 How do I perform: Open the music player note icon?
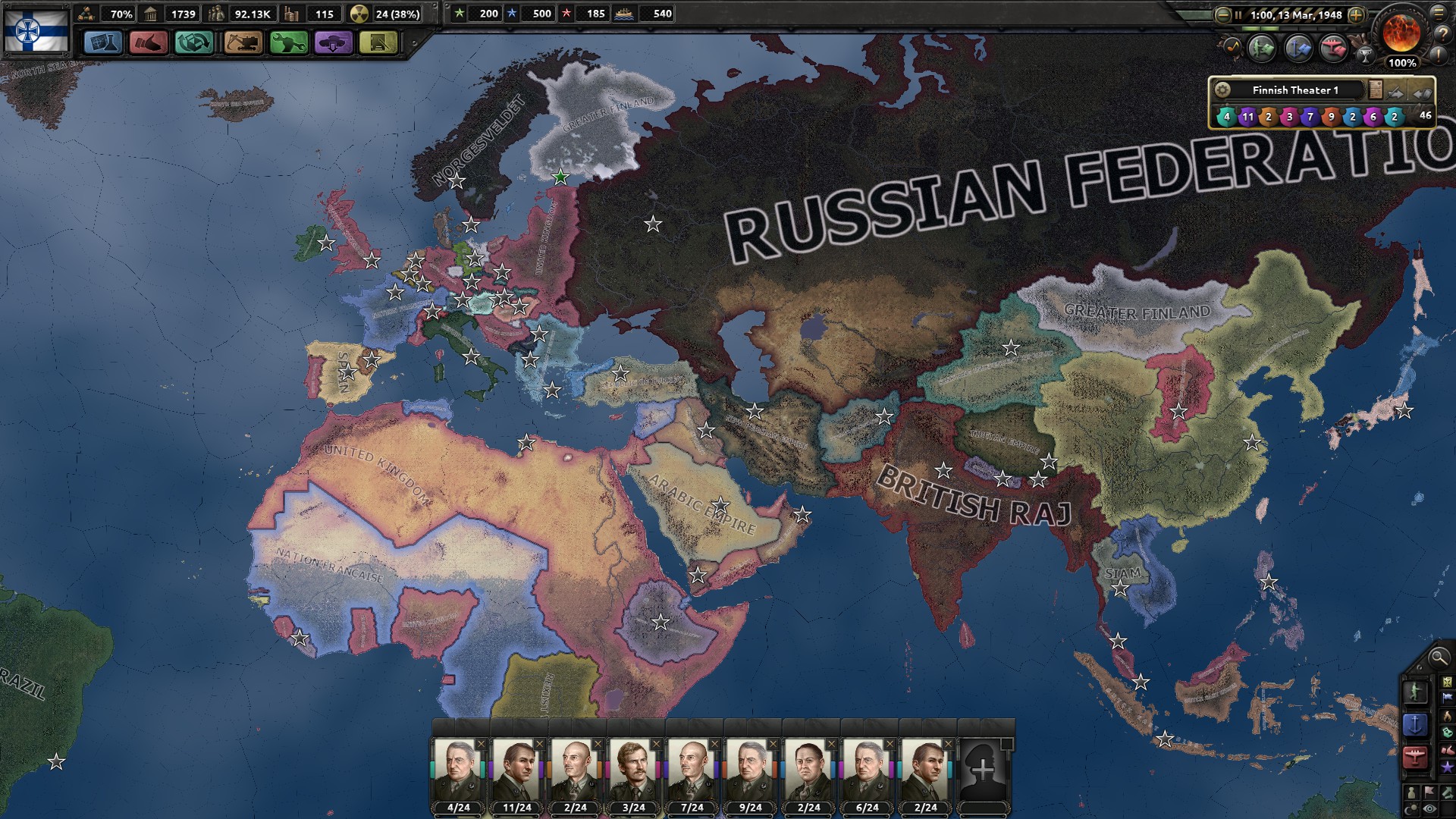(1231, 49)
